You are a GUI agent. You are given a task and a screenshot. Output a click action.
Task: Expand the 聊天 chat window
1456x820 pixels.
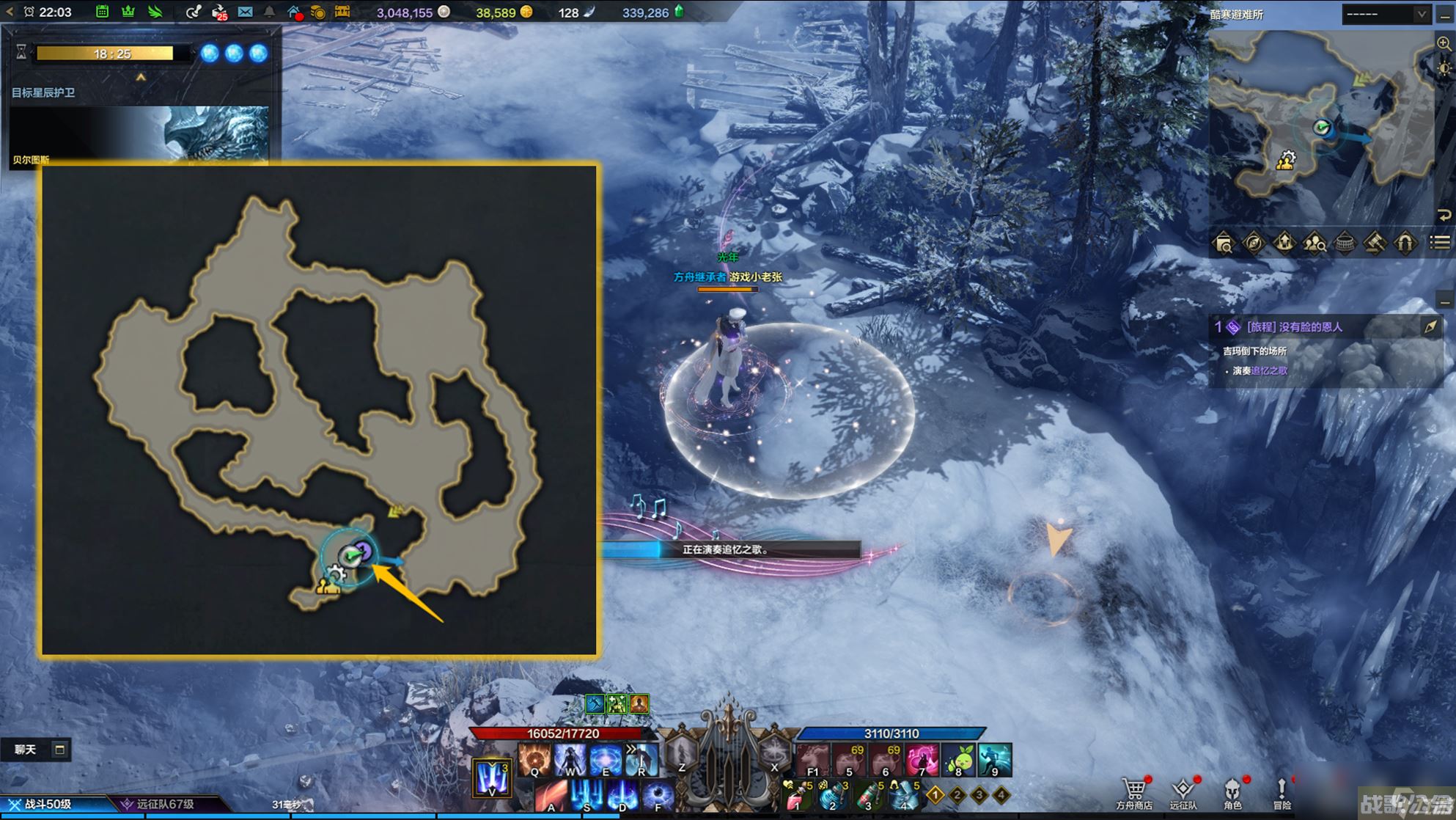[x=59, y=750]
